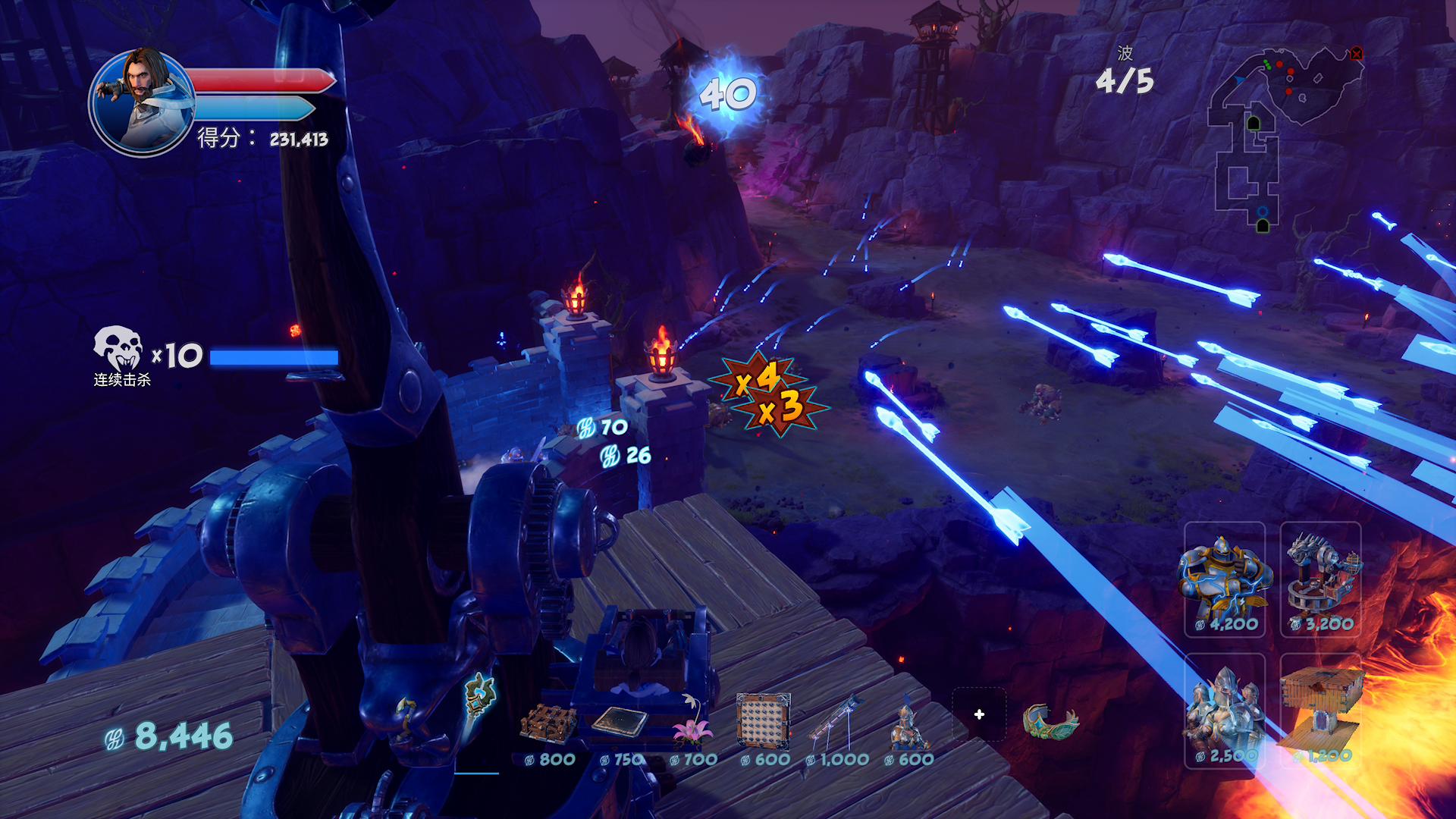The image size is (1456, 819).
Task: Select the barricade trap costing 800
Action: (548, 724)
